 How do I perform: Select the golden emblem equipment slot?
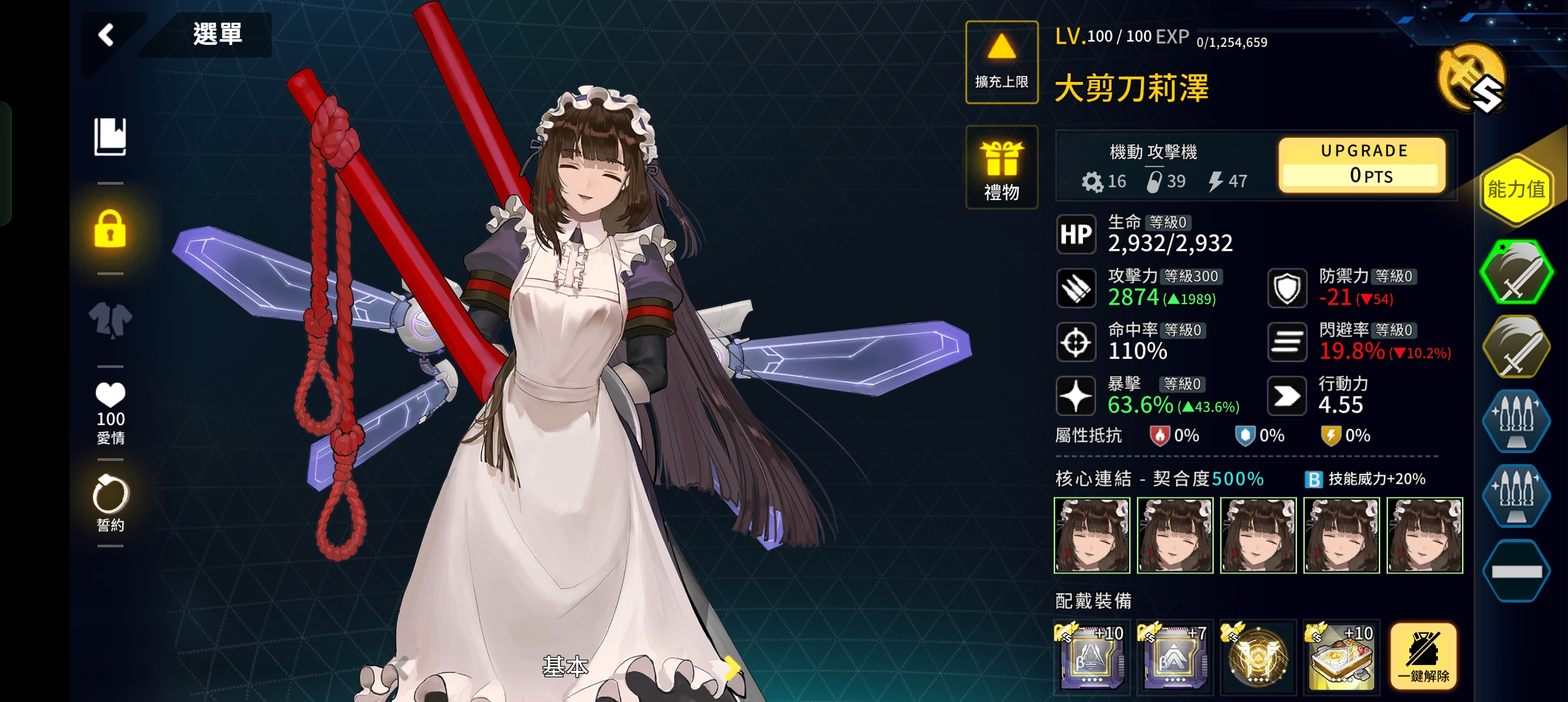[1259, 656]
